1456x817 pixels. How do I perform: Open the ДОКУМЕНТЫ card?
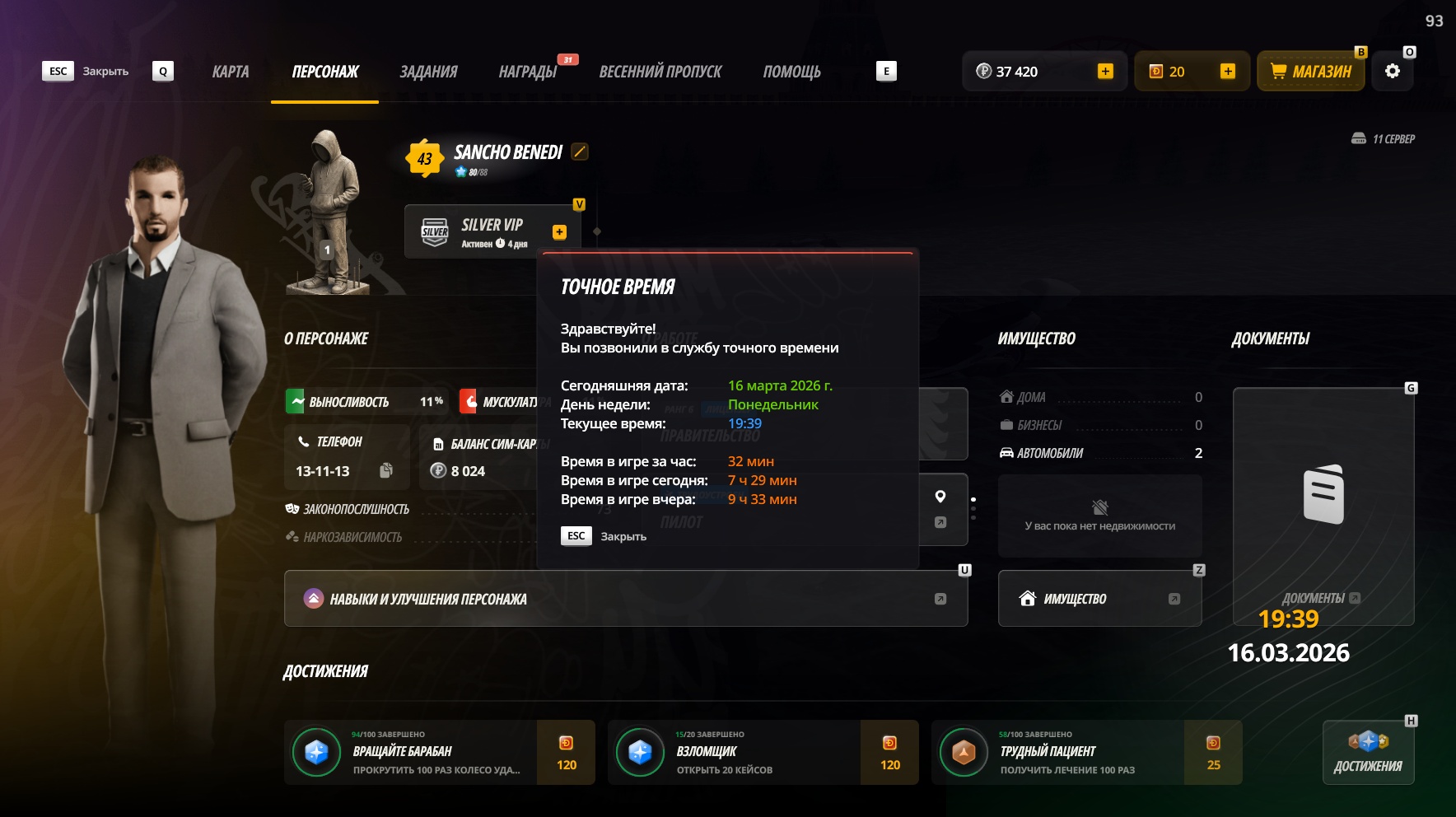click(x=1323, y=506)
